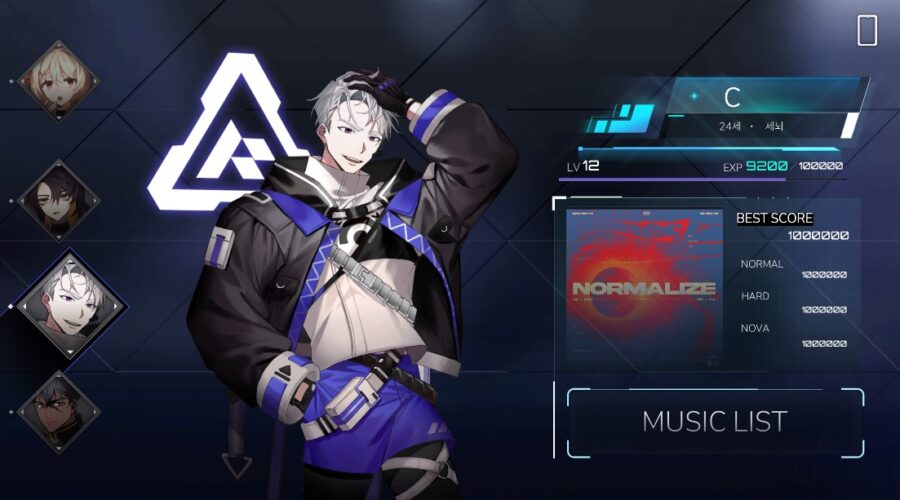Tap the white rectangle icon in corner
This screenshot has width=900, height=500.
point(867,31)
